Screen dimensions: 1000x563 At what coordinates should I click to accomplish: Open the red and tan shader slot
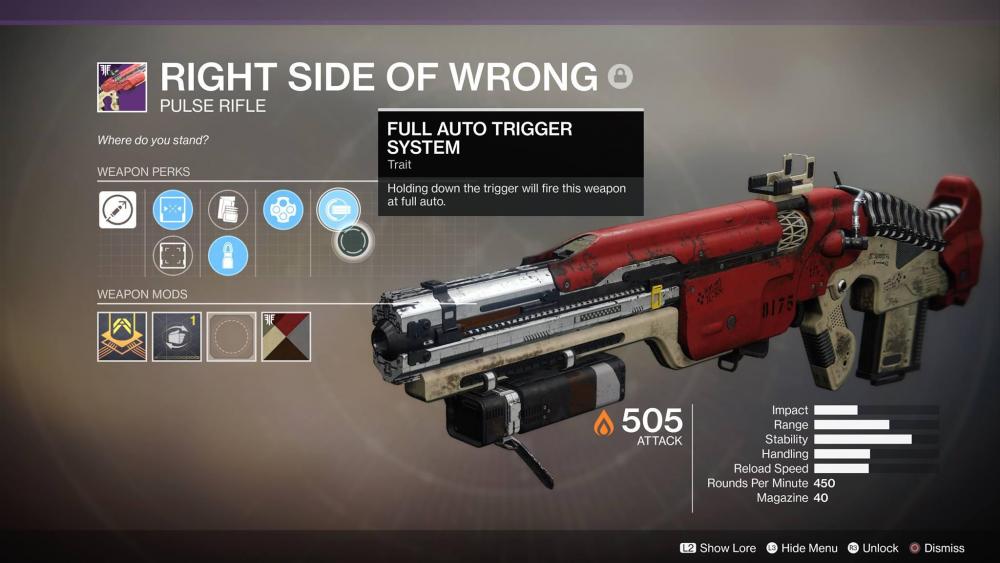point(286,337)
